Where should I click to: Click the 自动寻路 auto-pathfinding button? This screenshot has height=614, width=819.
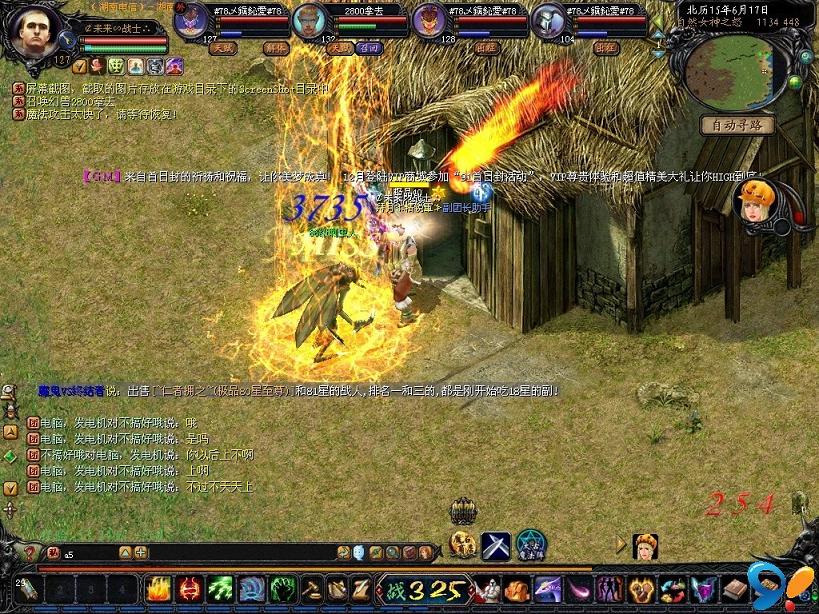[737, 125]
